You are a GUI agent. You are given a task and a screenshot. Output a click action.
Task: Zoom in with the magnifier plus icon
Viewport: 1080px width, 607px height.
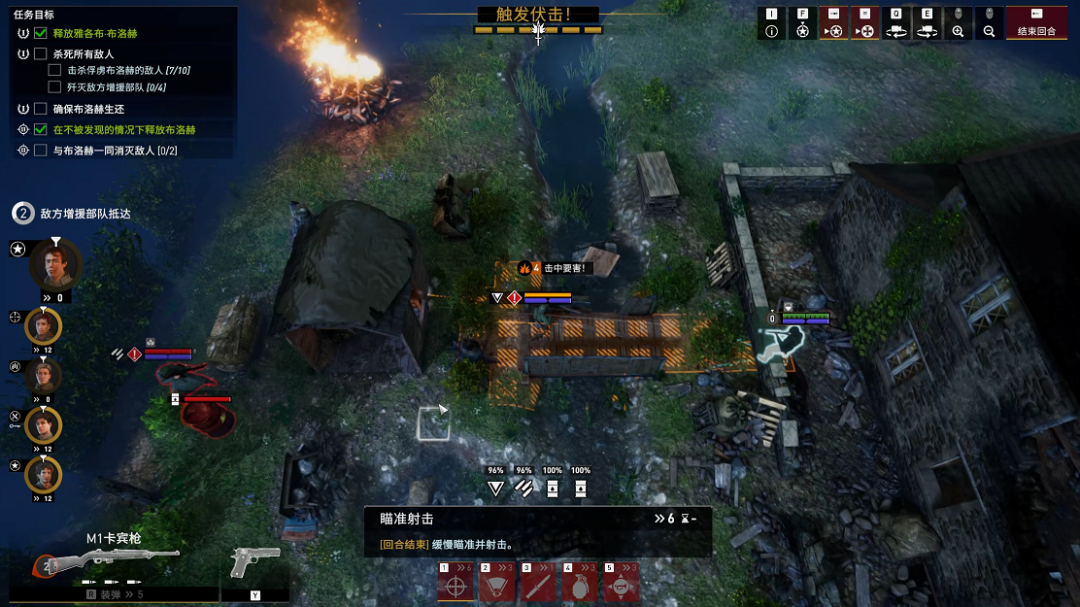pyautogui.click(x=958, y=31)
